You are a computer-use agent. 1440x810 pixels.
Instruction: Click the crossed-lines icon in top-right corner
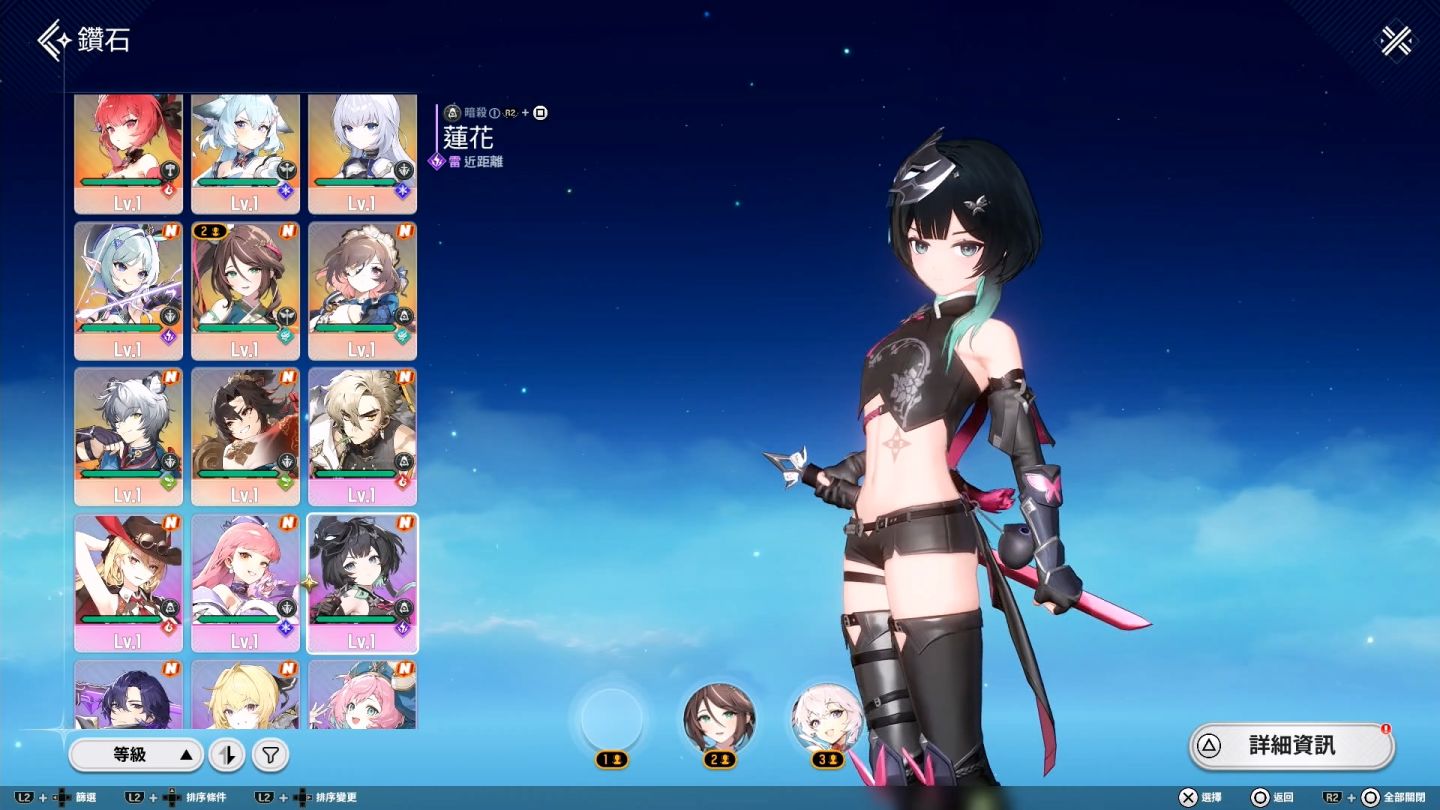(x=1395, y=42)
